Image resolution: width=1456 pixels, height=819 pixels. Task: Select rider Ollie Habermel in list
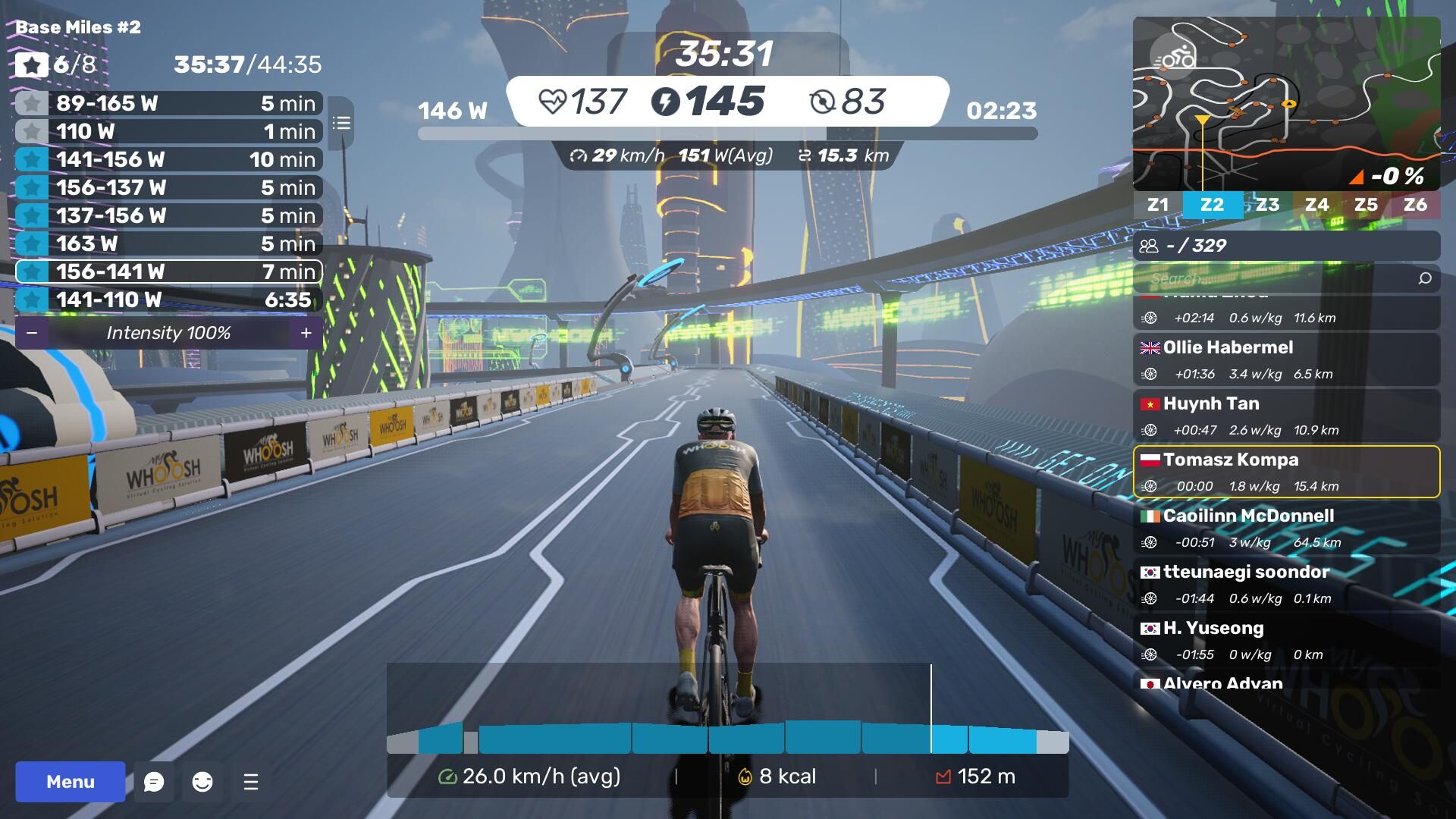point(1286,359)
